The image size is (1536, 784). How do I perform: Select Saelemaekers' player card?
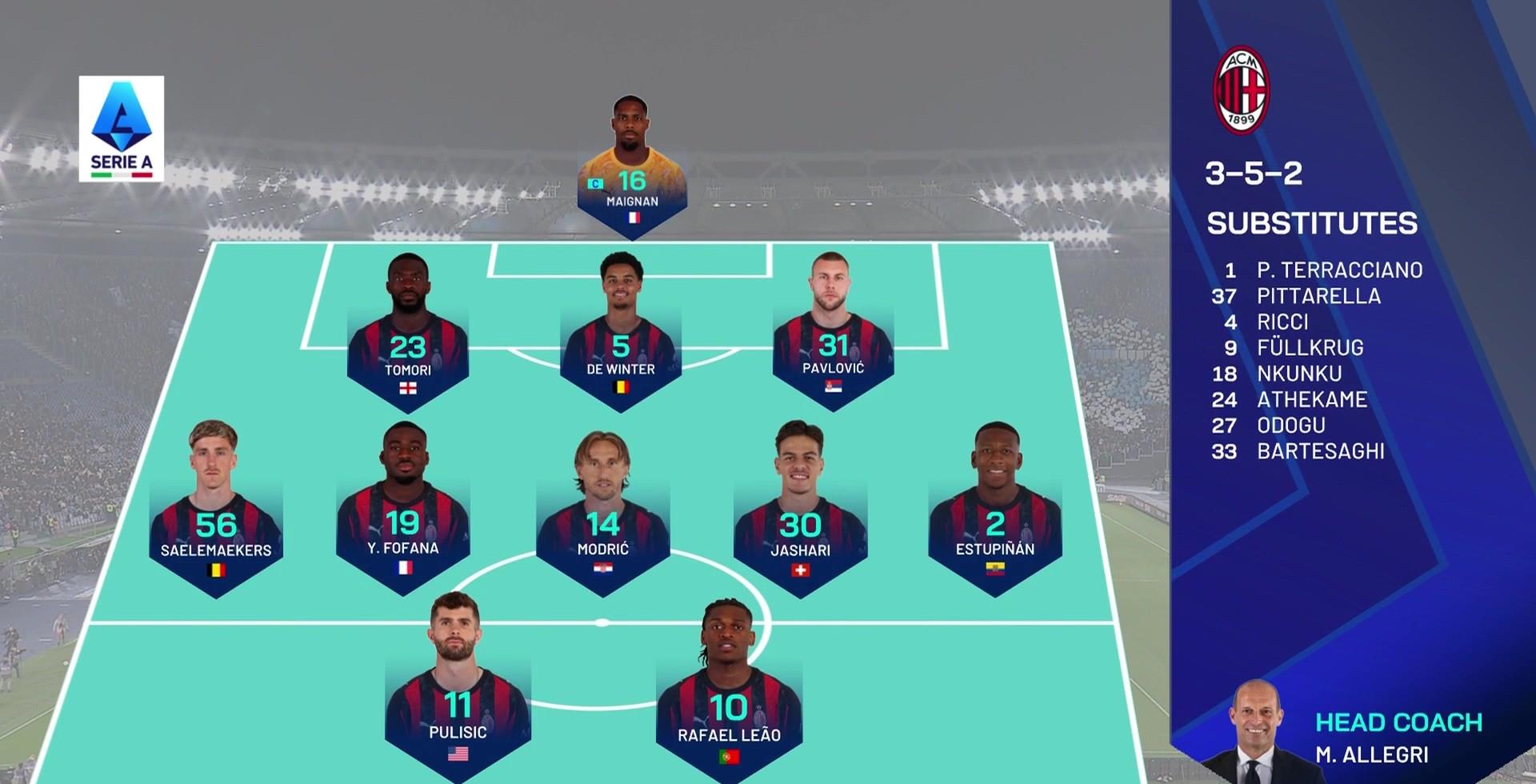click(216, 512)
